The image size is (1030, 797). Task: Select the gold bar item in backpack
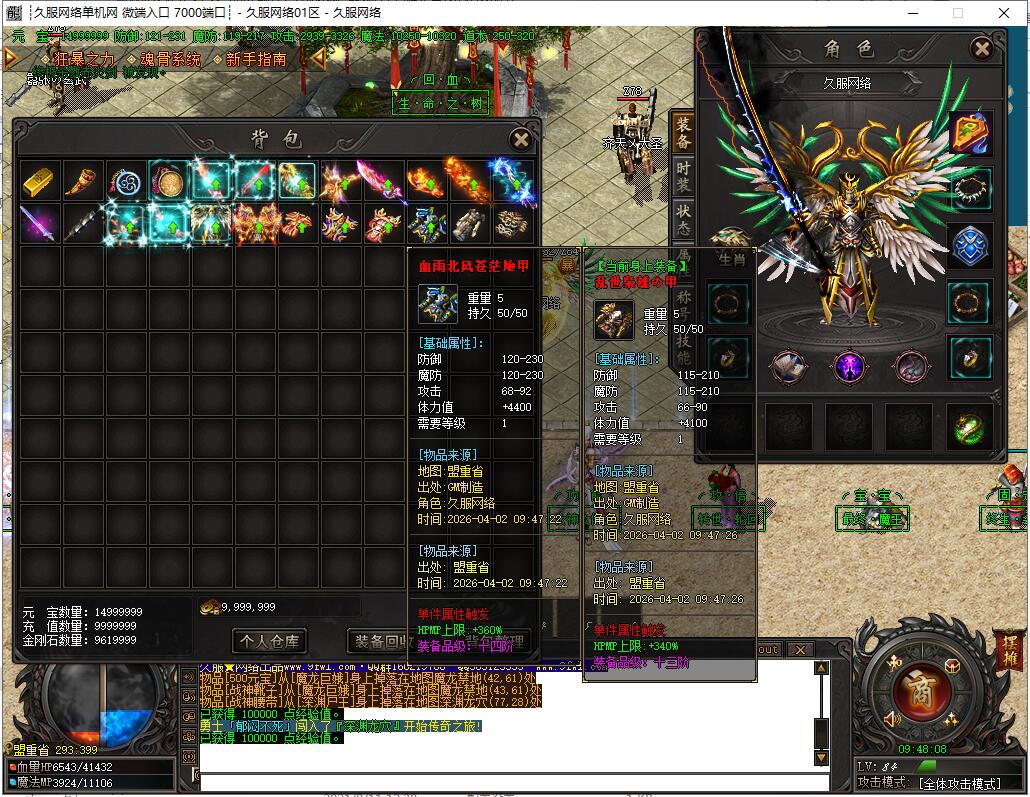39,181
